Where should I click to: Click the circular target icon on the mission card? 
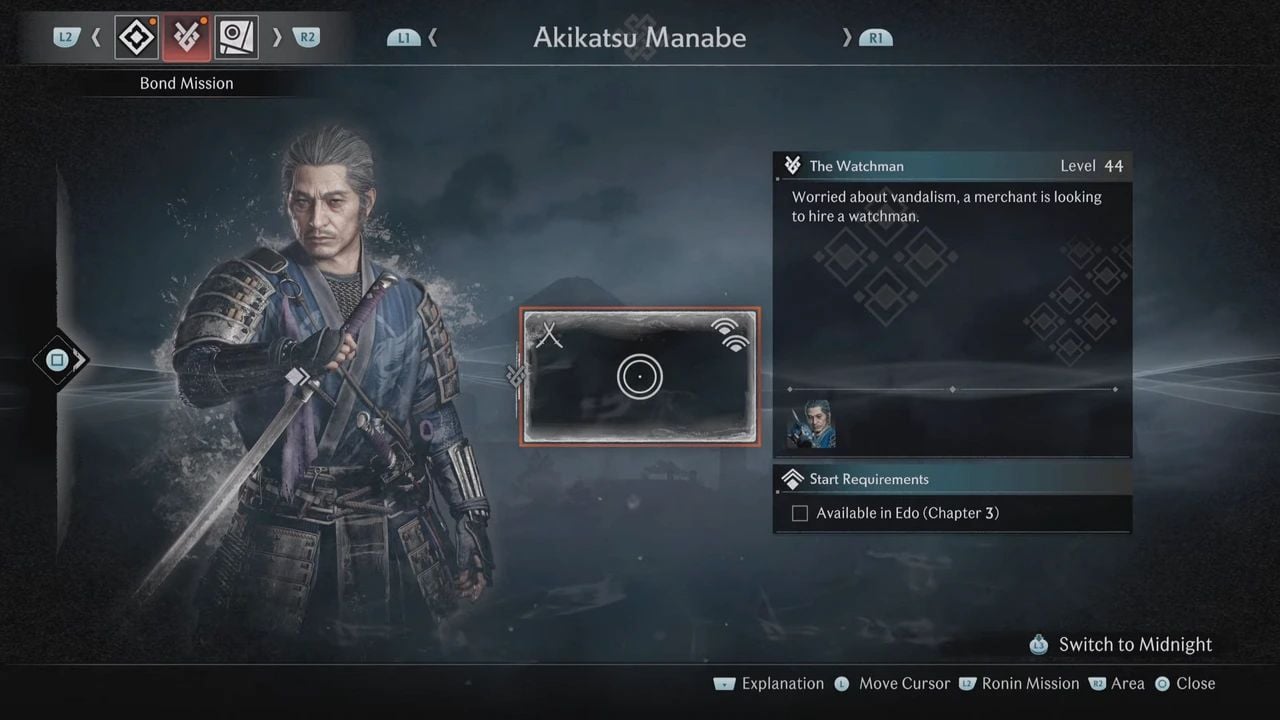pos(640,377)
